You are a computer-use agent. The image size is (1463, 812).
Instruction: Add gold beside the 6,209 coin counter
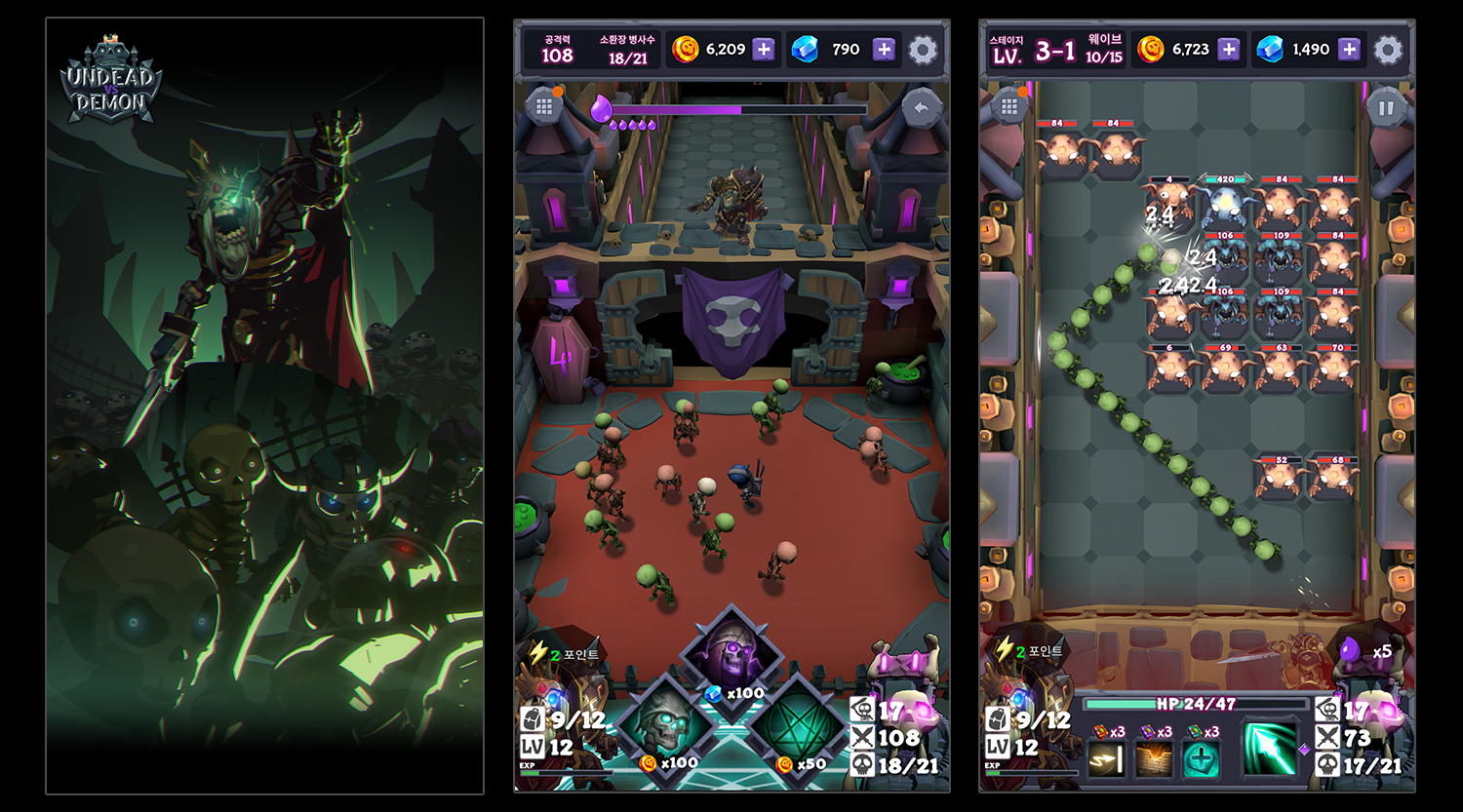coord(764,50)
